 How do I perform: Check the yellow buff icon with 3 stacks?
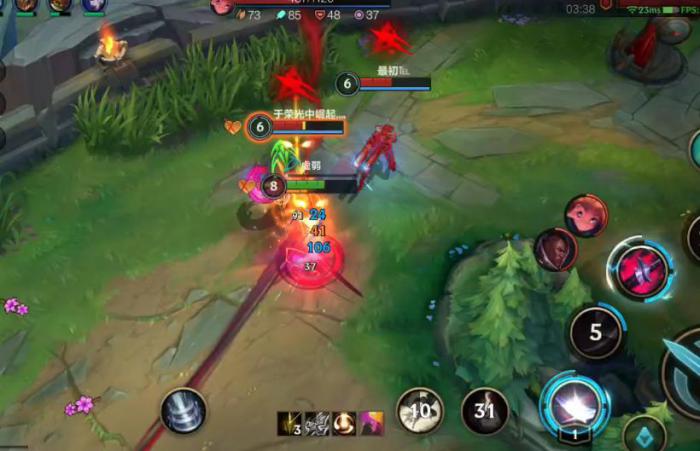pos(289,423)
